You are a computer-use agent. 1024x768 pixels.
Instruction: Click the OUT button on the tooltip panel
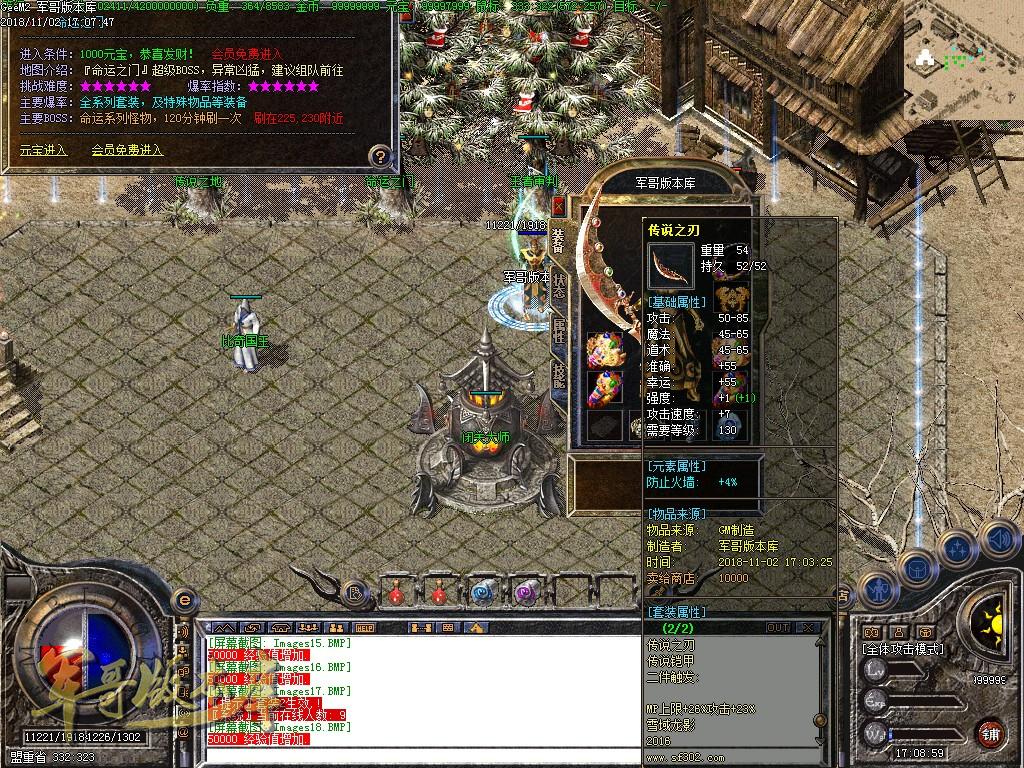pos(777,628)
